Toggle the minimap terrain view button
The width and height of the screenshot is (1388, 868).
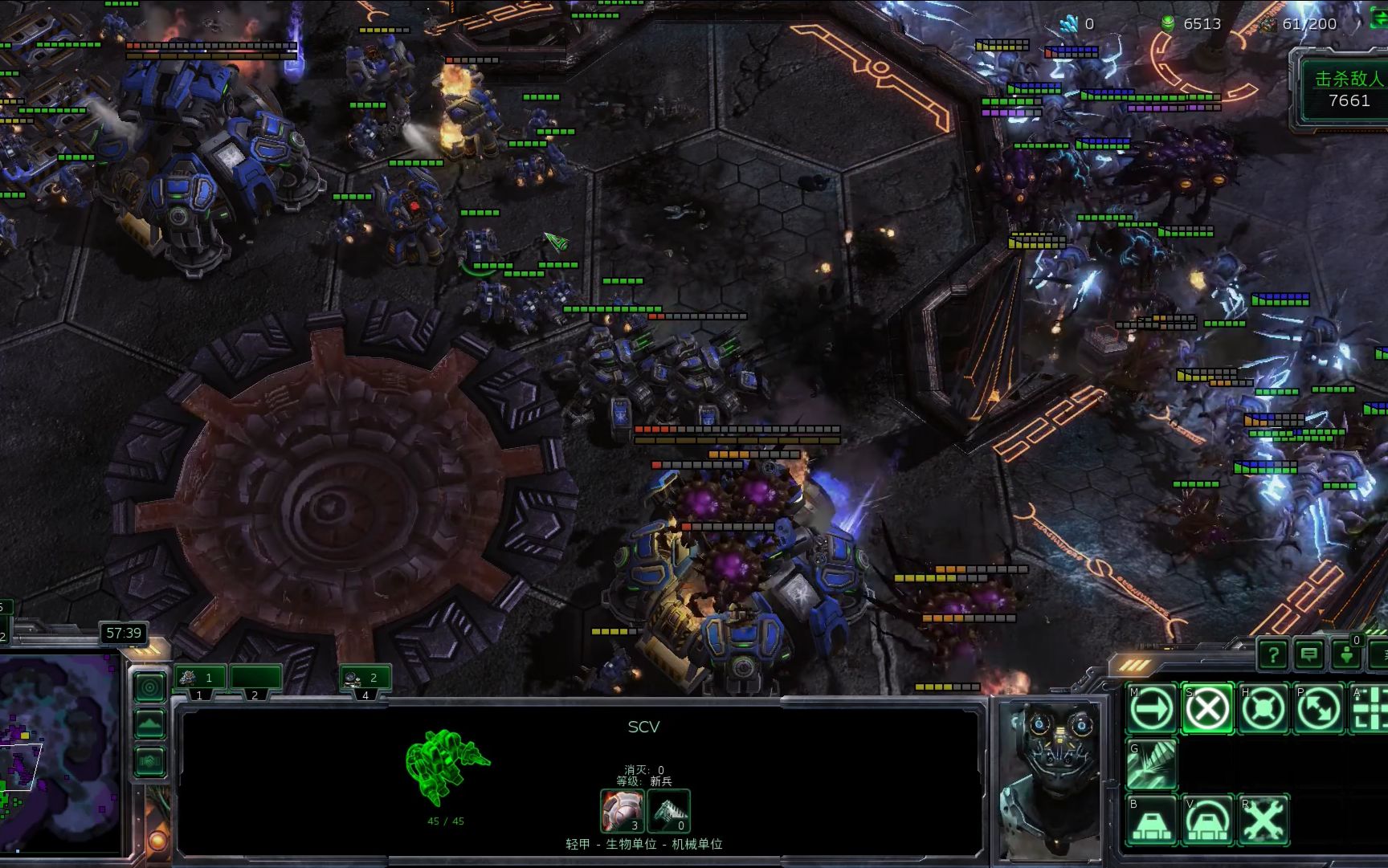pyautogui.click(x=149, y=725)
